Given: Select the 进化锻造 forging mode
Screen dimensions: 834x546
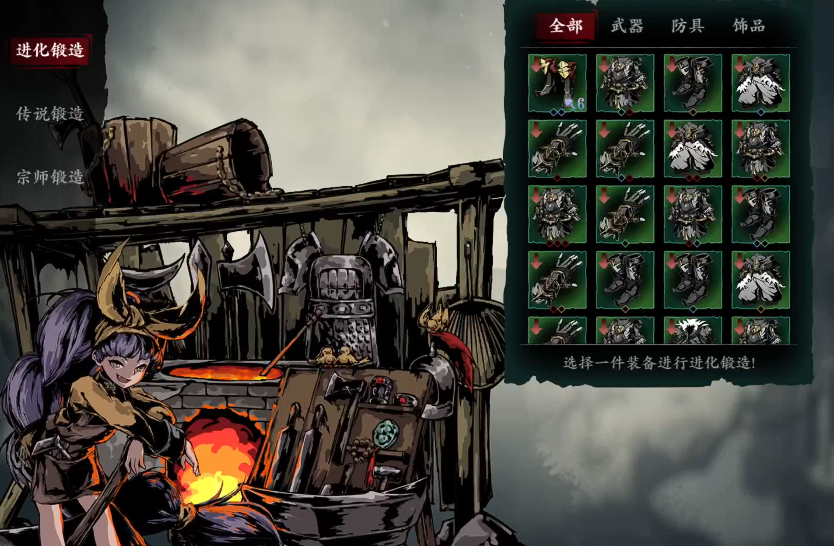Looking at the screenshot, I should 50,50.
